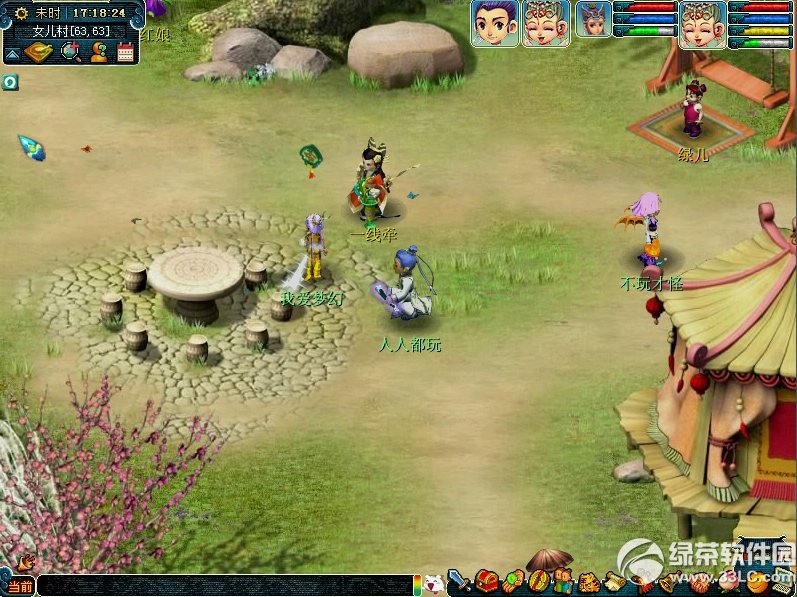Click the white face emoticon button
The image size is (797, 597).
(434, 584)
